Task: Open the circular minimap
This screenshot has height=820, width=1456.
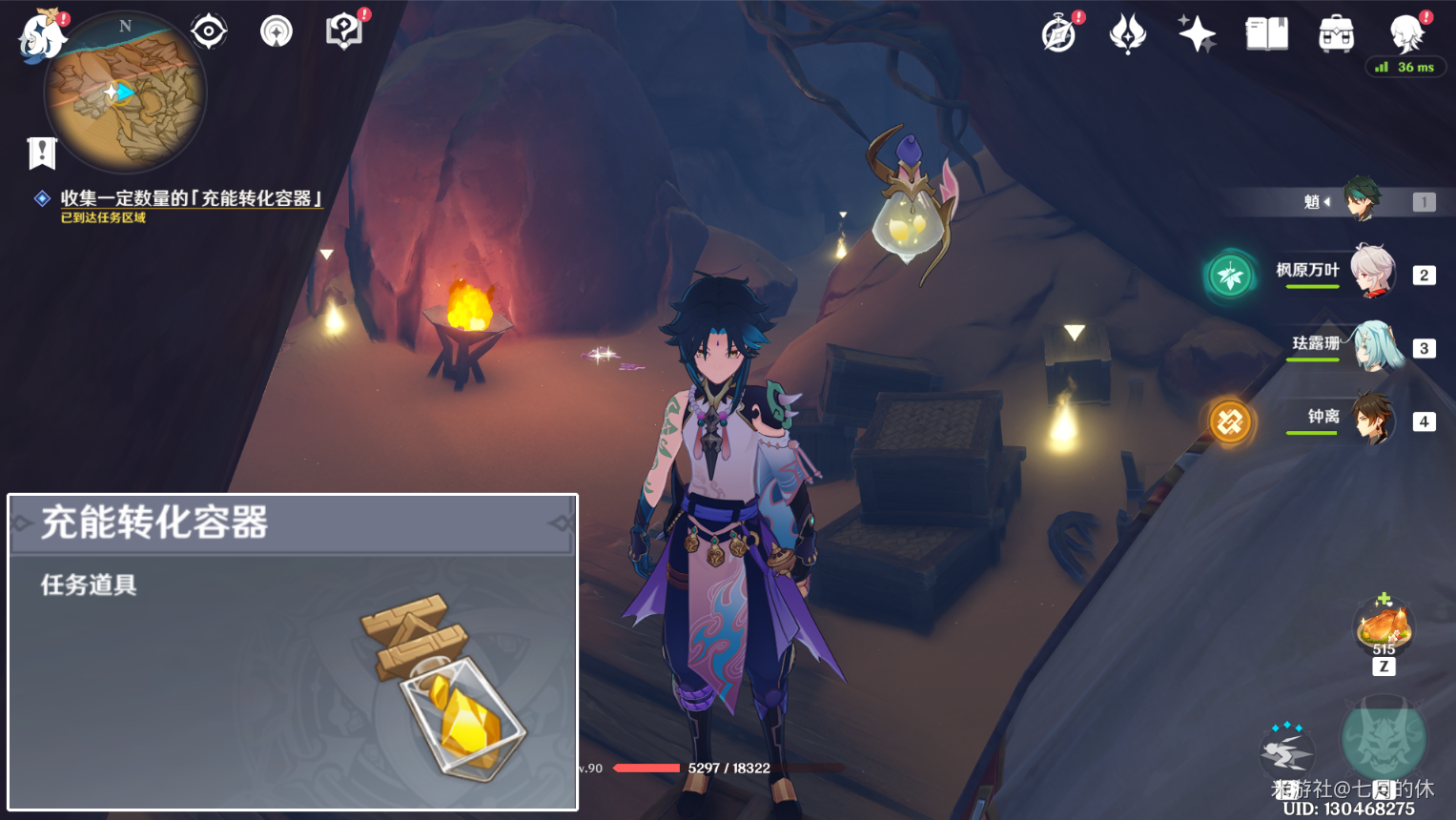Action: (125, 92)
